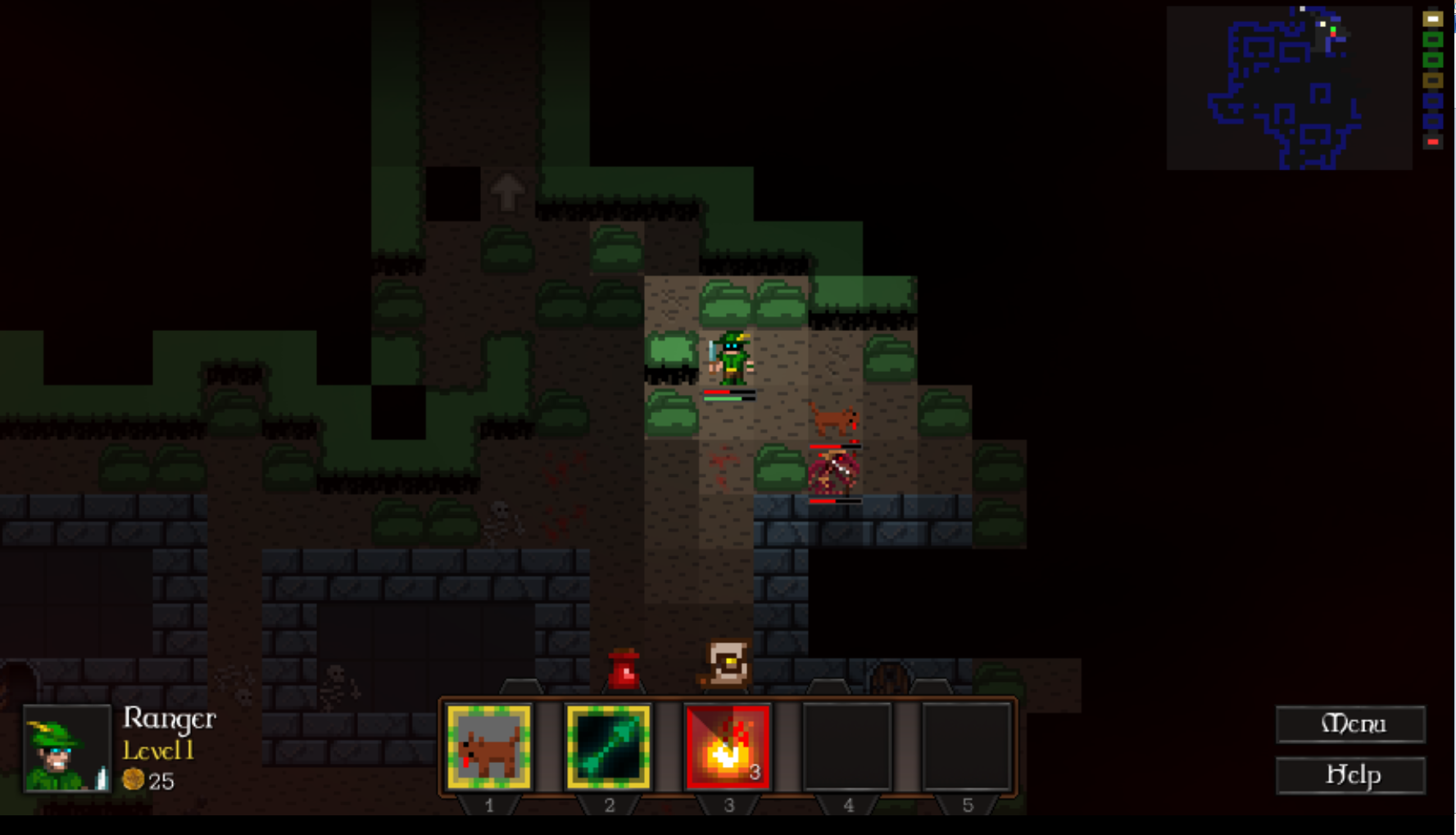Open the Help screen

point(1350,775)
